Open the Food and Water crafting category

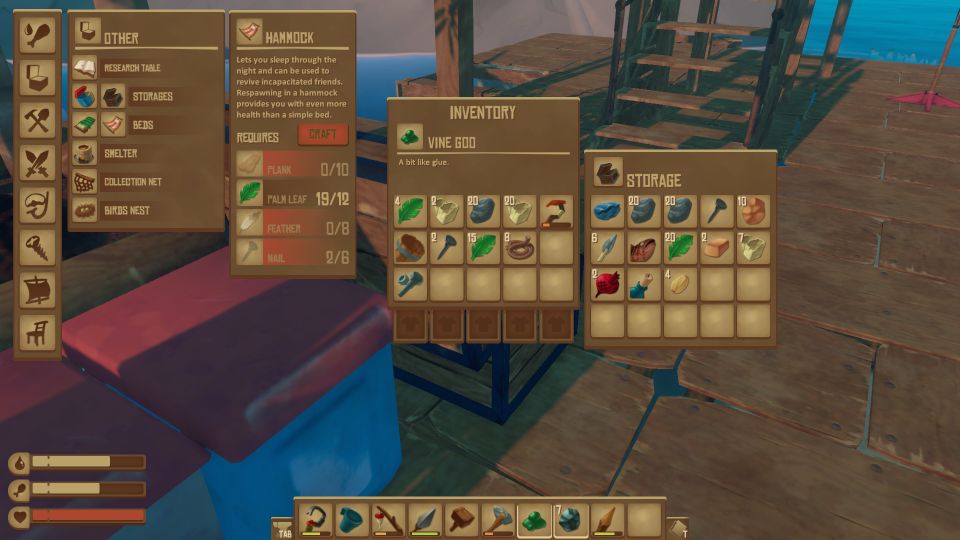(37, 36)
